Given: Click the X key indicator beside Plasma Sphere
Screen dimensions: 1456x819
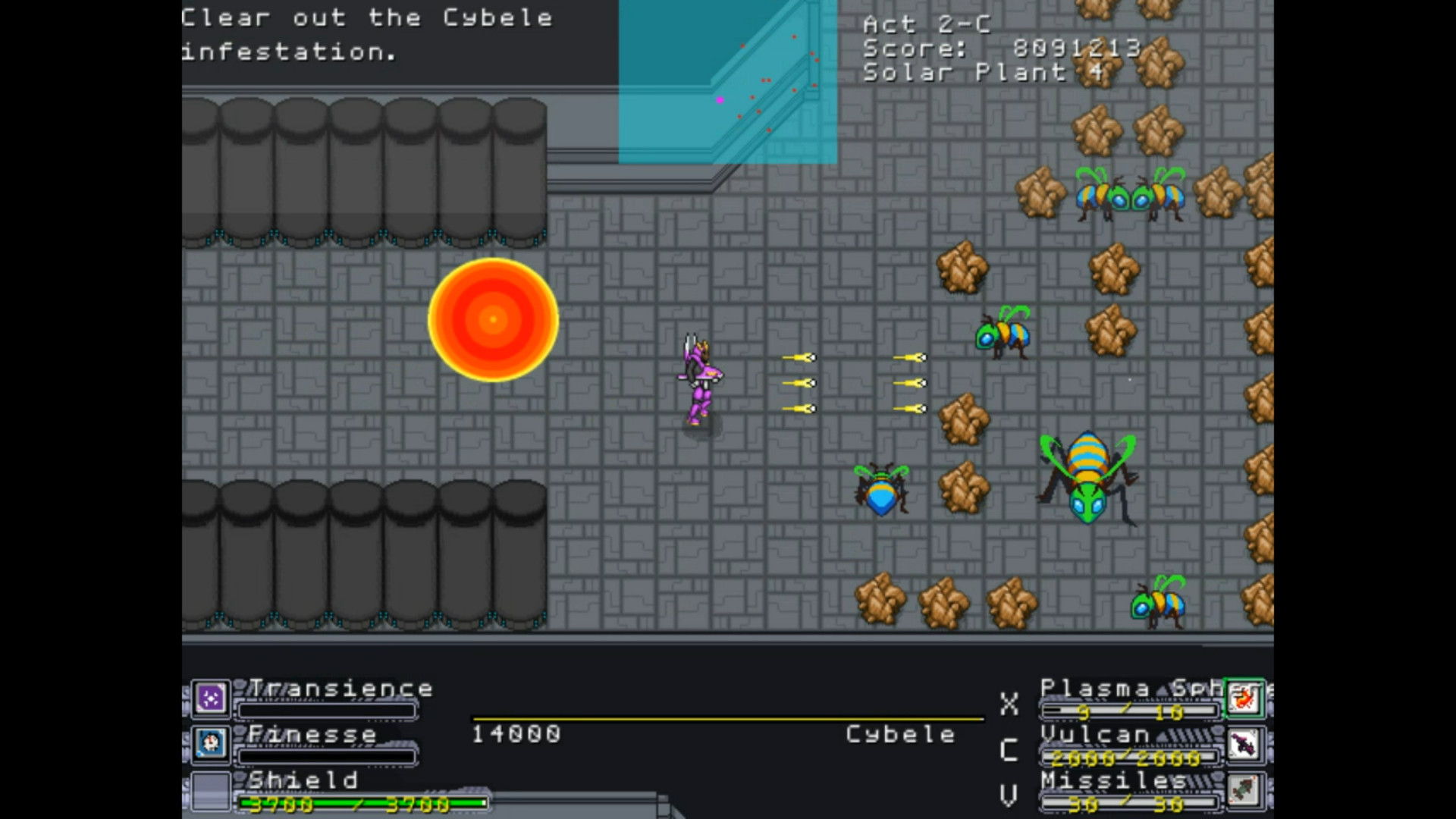Looking at the screenshot, I should tap(1009, 705).
